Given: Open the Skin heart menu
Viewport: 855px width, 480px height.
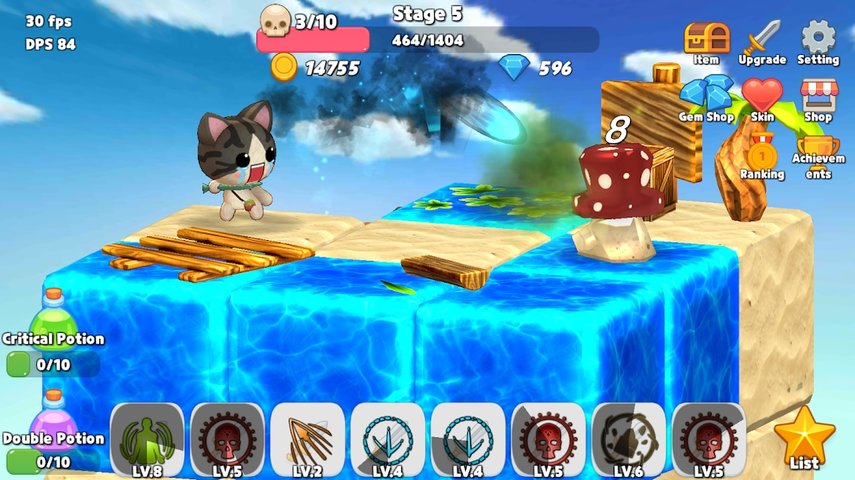Looking at the screenshot, I should coord(762,98).
